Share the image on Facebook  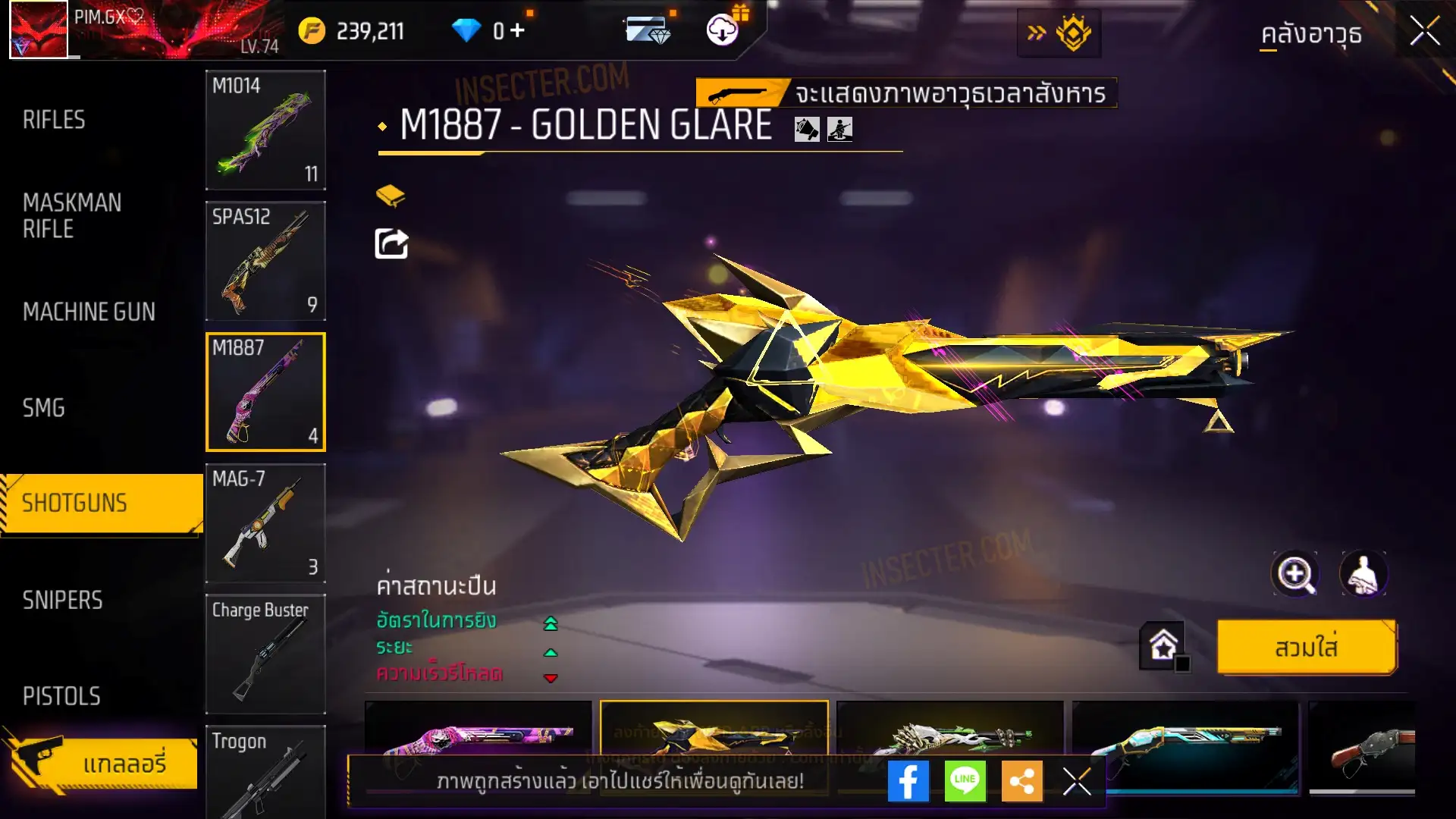coord(908,781)
